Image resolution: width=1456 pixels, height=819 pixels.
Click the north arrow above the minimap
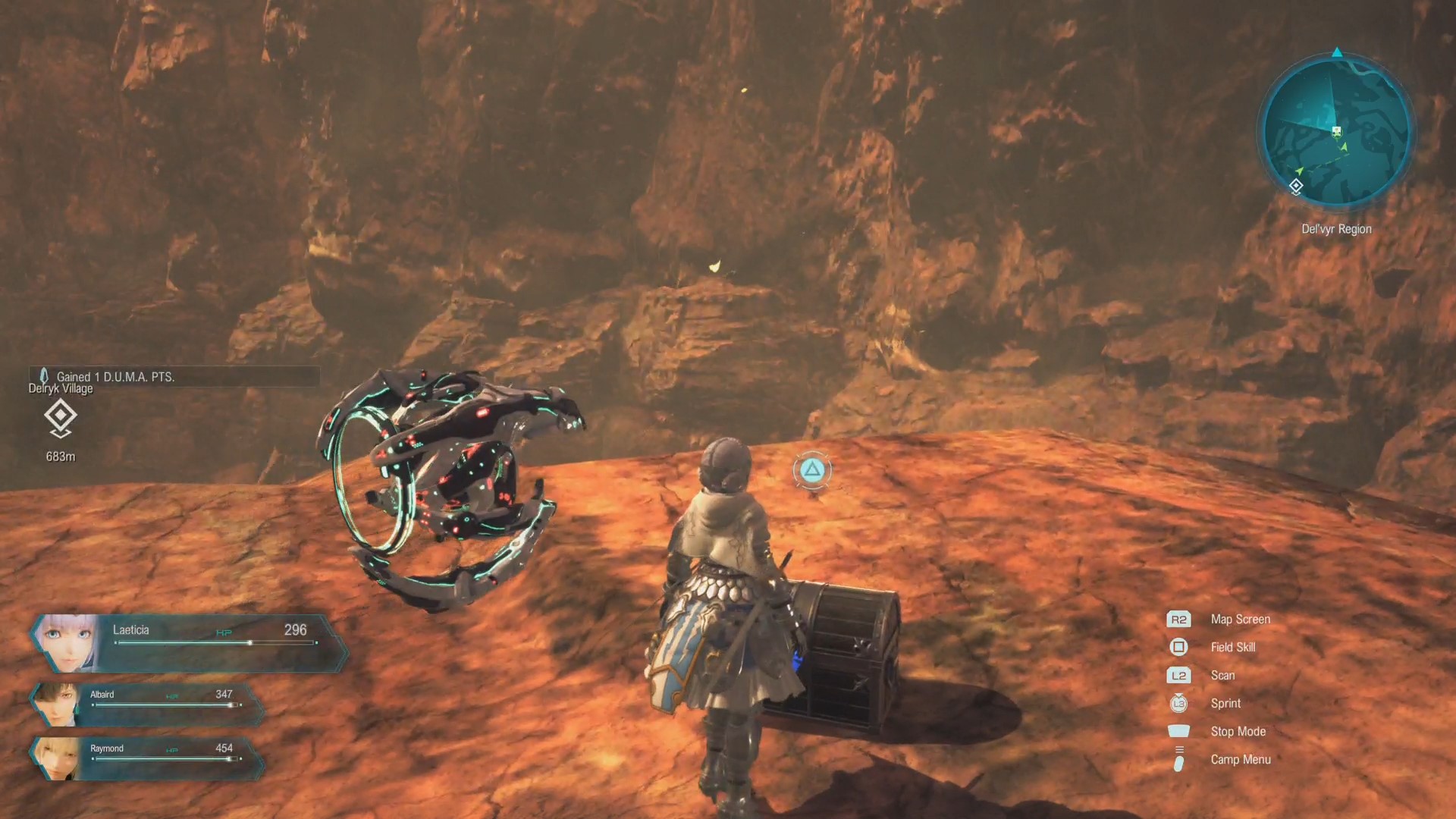click(x=1336, y=53)
